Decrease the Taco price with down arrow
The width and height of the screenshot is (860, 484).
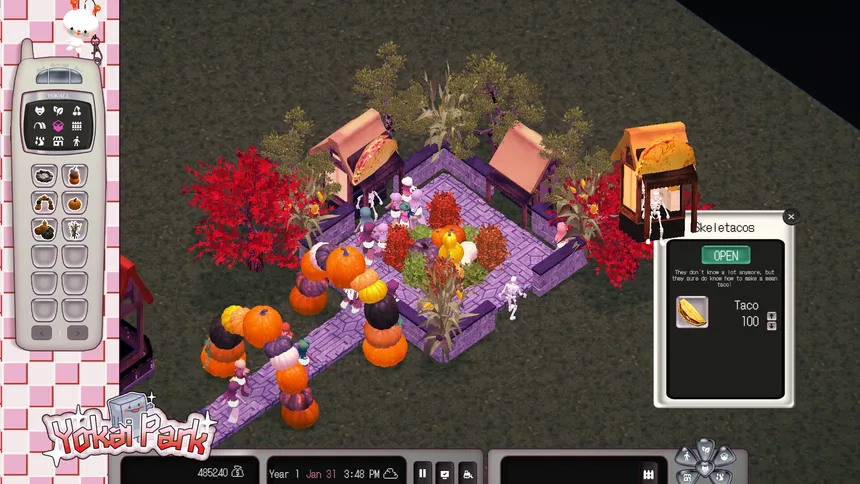click(771, 326)
